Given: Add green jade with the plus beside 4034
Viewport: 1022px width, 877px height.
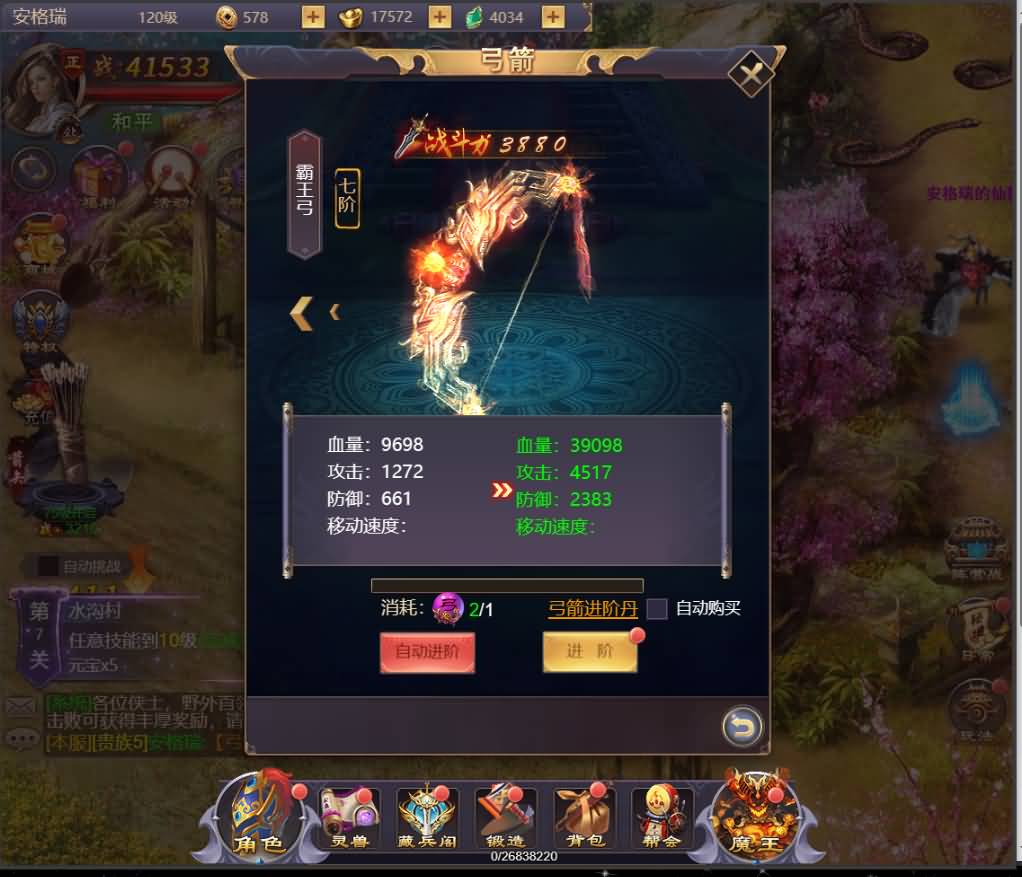Looking at the screenshot, I should coord(552,17).
